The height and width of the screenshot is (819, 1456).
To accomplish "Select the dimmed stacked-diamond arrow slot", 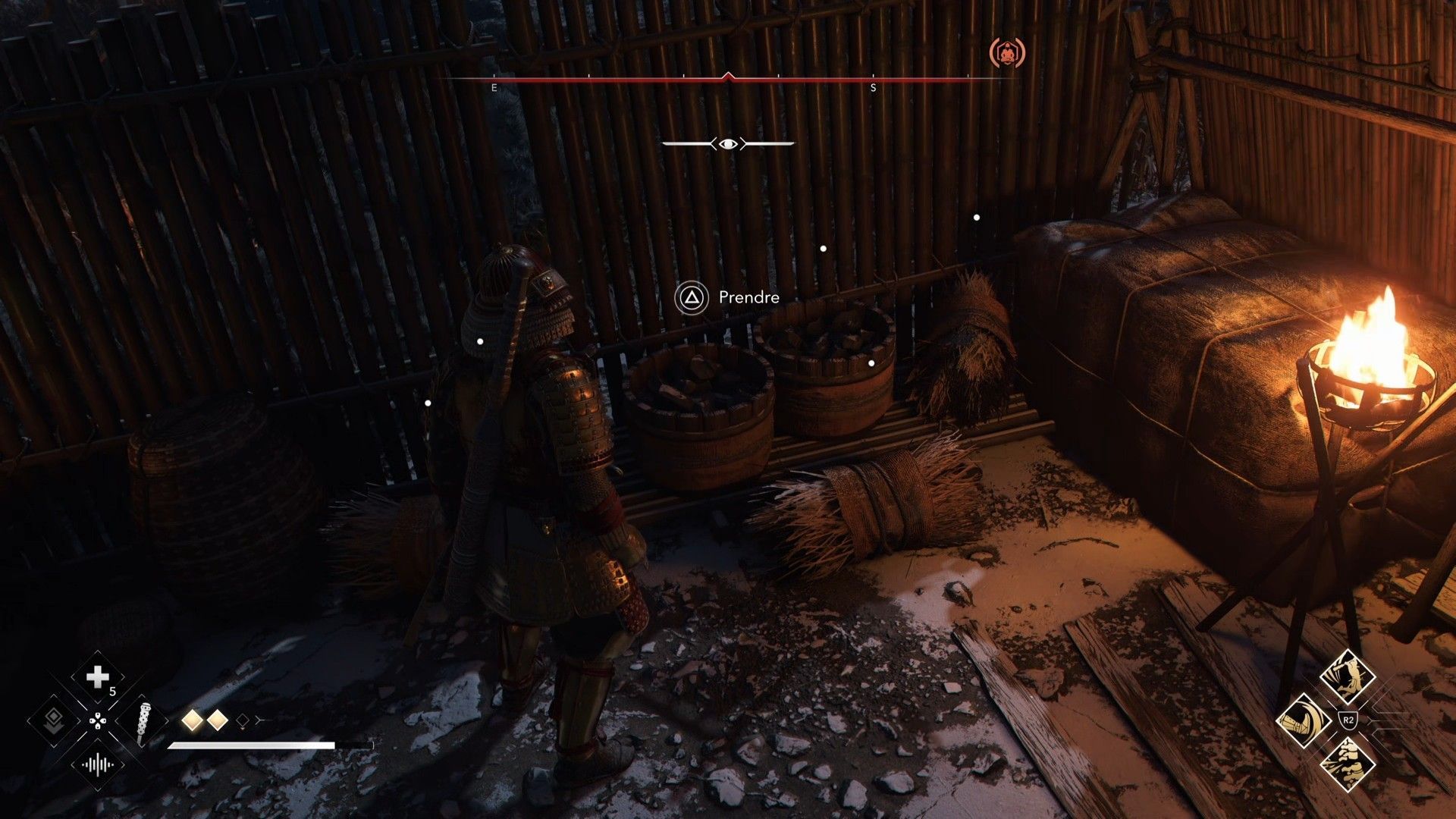I will click(x=53, y=720).
